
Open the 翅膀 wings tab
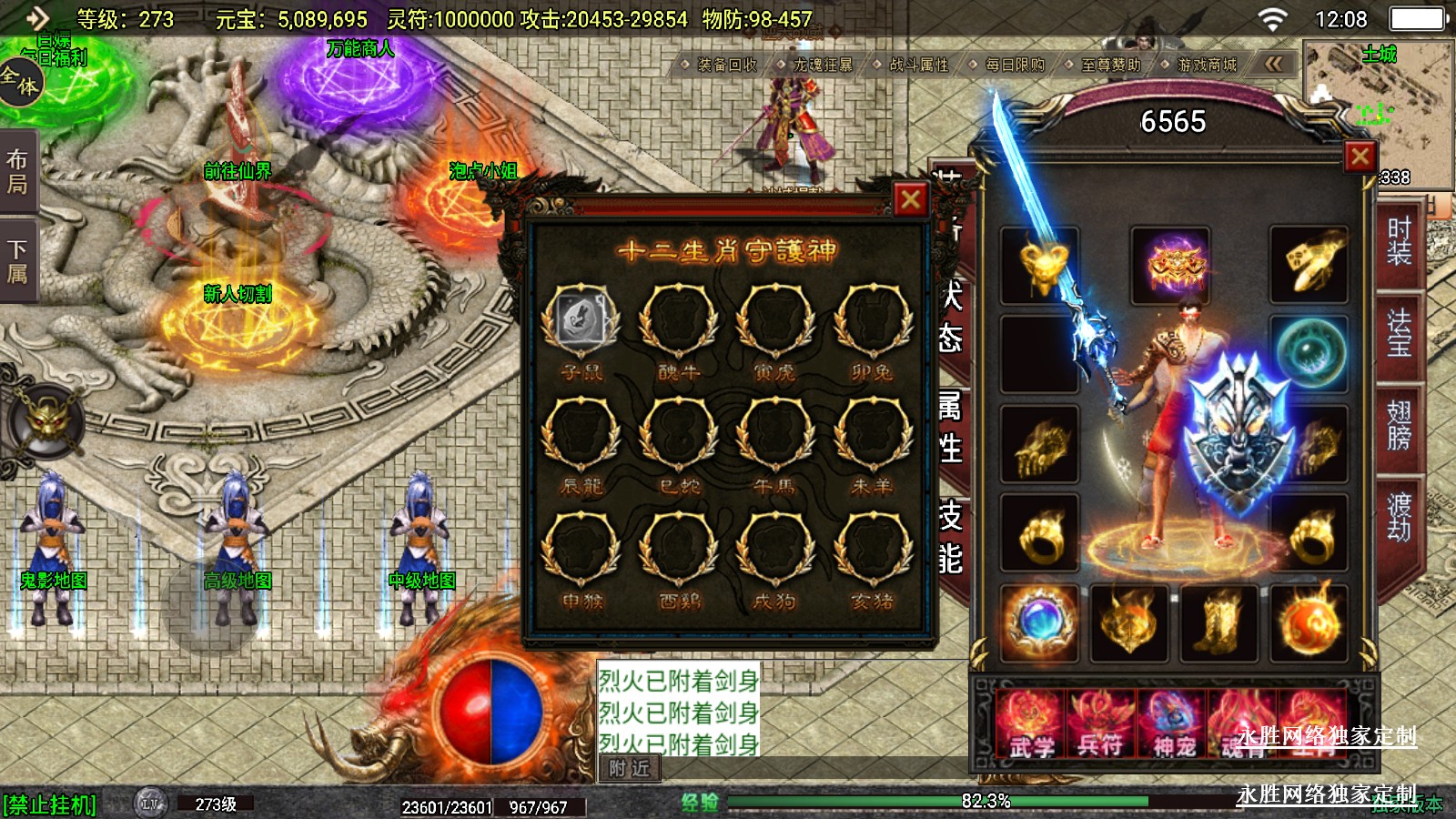coord(1399,425)
